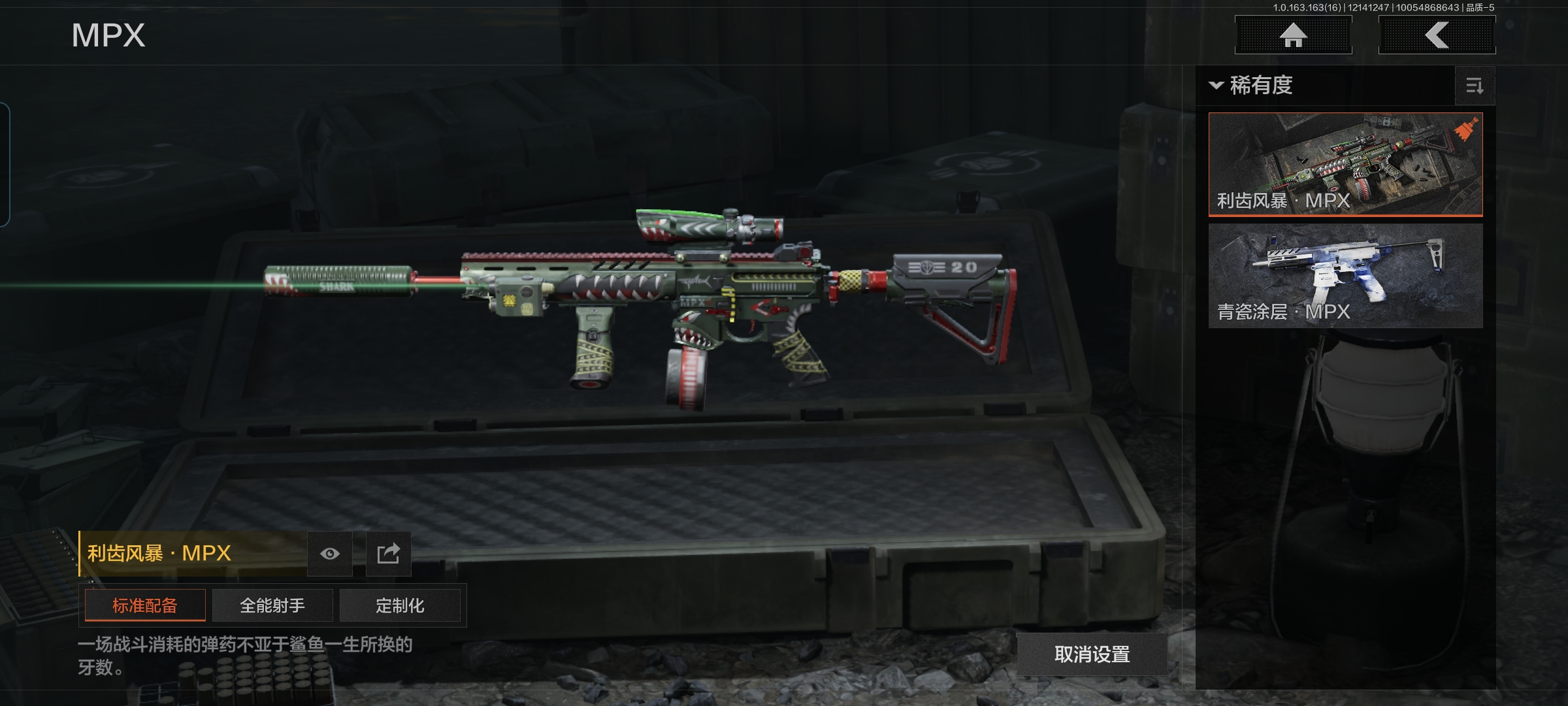Share the weapon skin

[388, 554]
